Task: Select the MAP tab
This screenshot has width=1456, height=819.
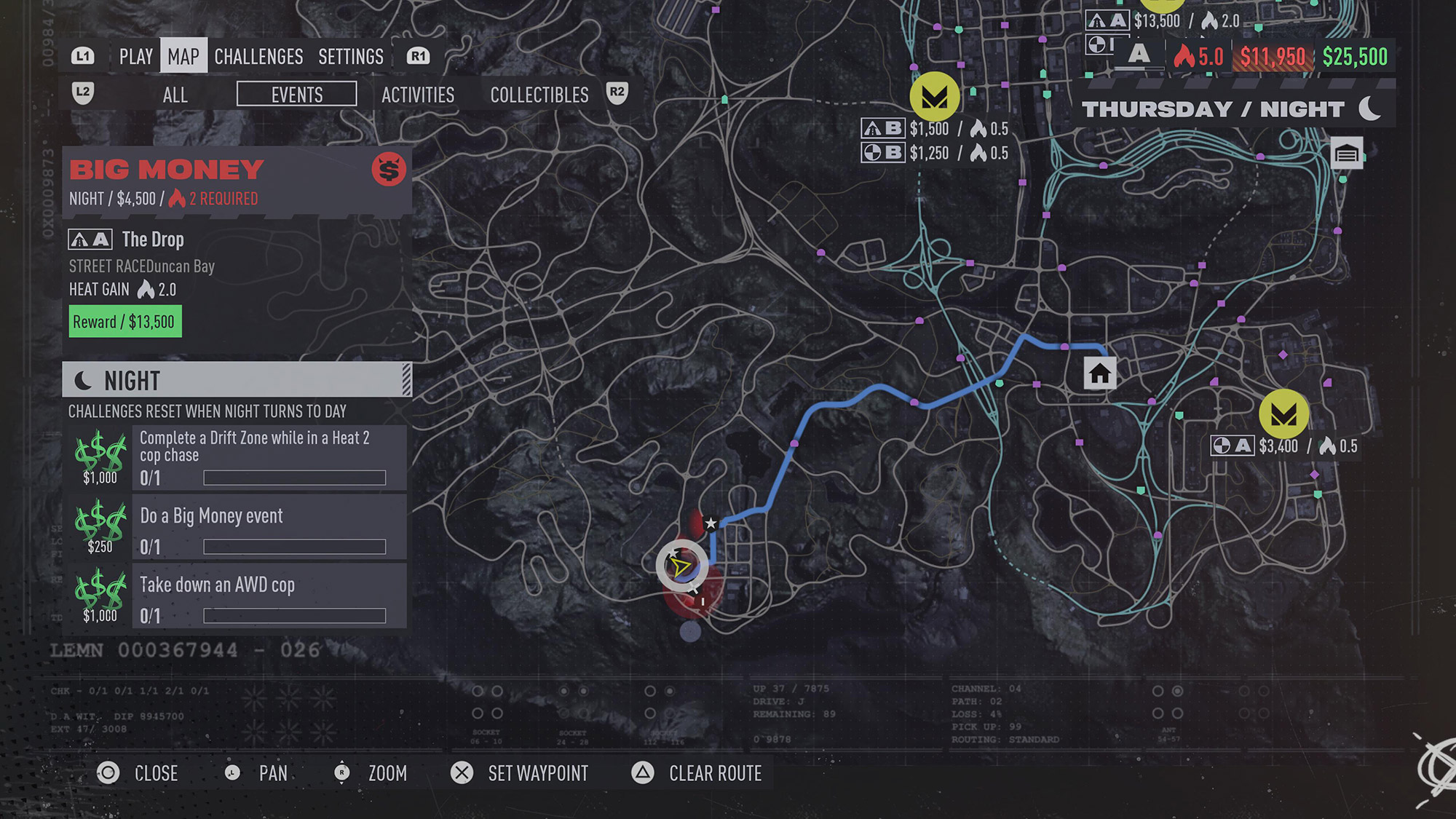Action: pos(183,57)
